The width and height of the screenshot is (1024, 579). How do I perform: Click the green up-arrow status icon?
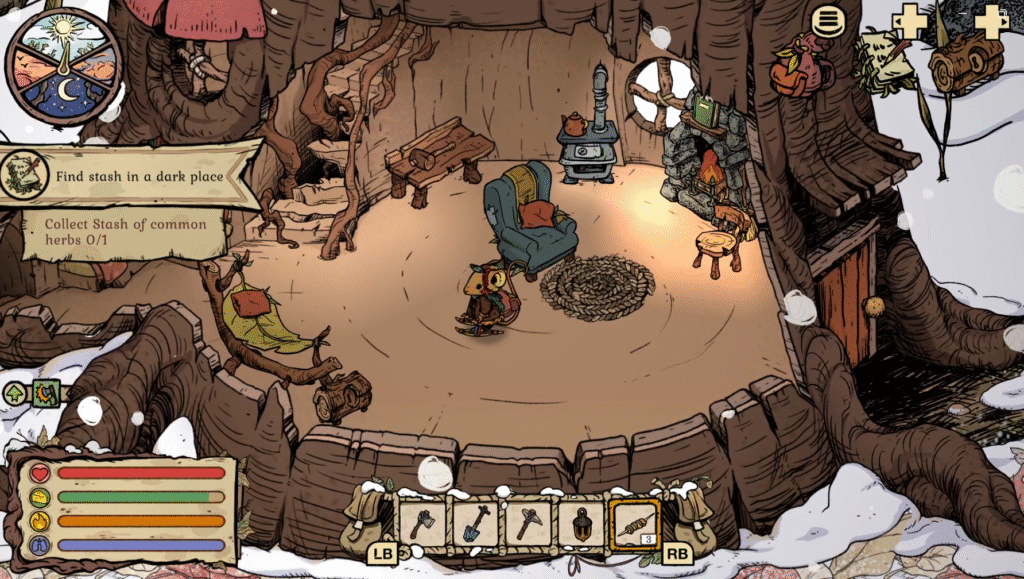click(16, 394)
